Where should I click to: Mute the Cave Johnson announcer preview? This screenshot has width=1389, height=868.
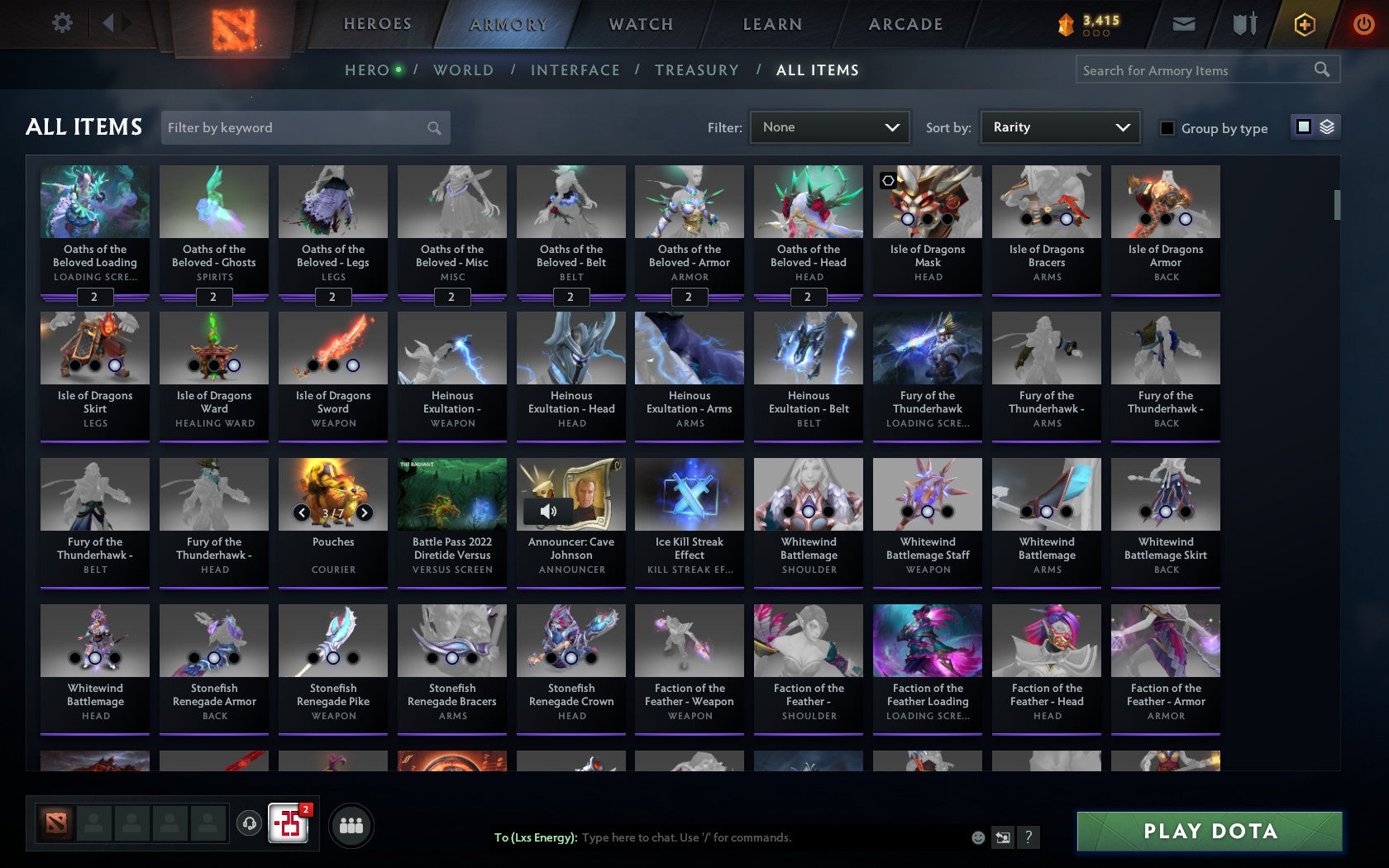point(547,511)
